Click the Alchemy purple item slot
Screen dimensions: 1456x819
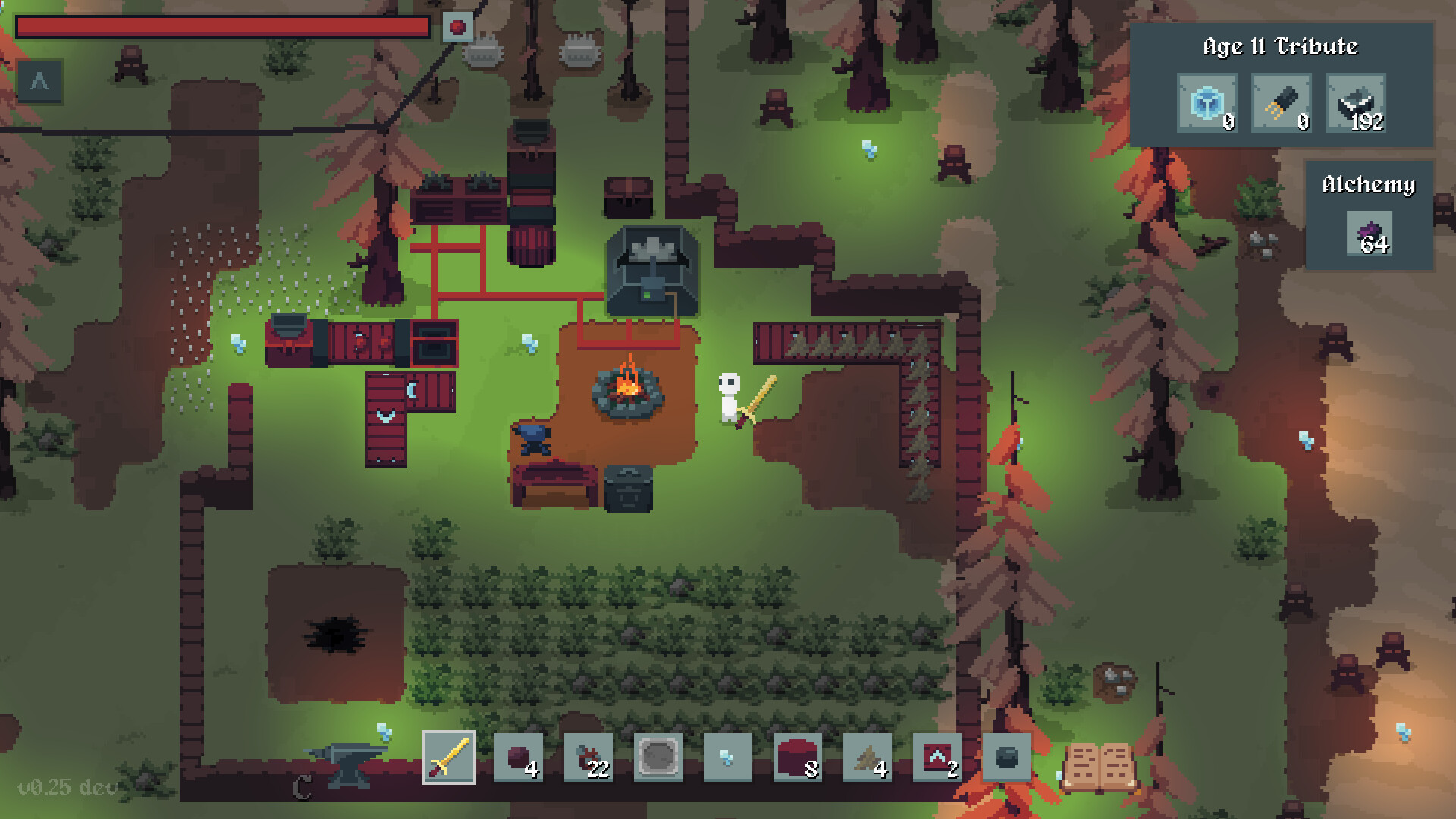[1370, 234]
